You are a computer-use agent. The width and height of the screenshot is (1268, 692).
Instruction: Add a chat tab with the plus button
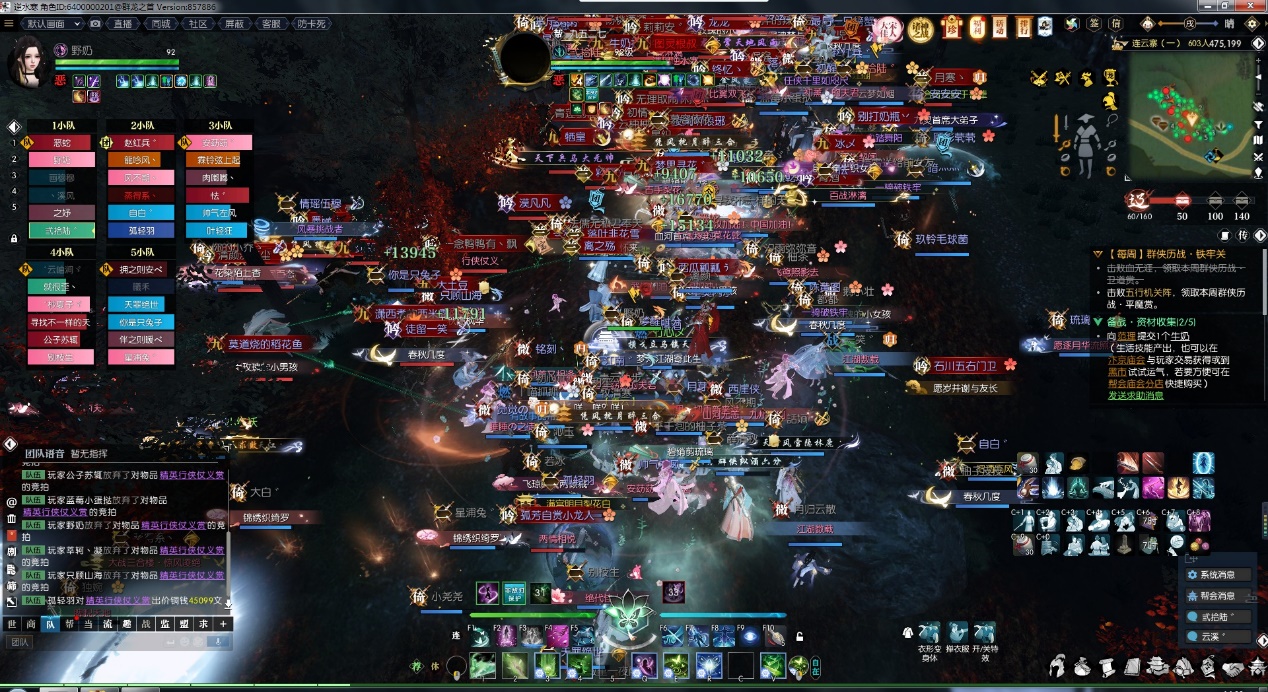coord(222,623)
